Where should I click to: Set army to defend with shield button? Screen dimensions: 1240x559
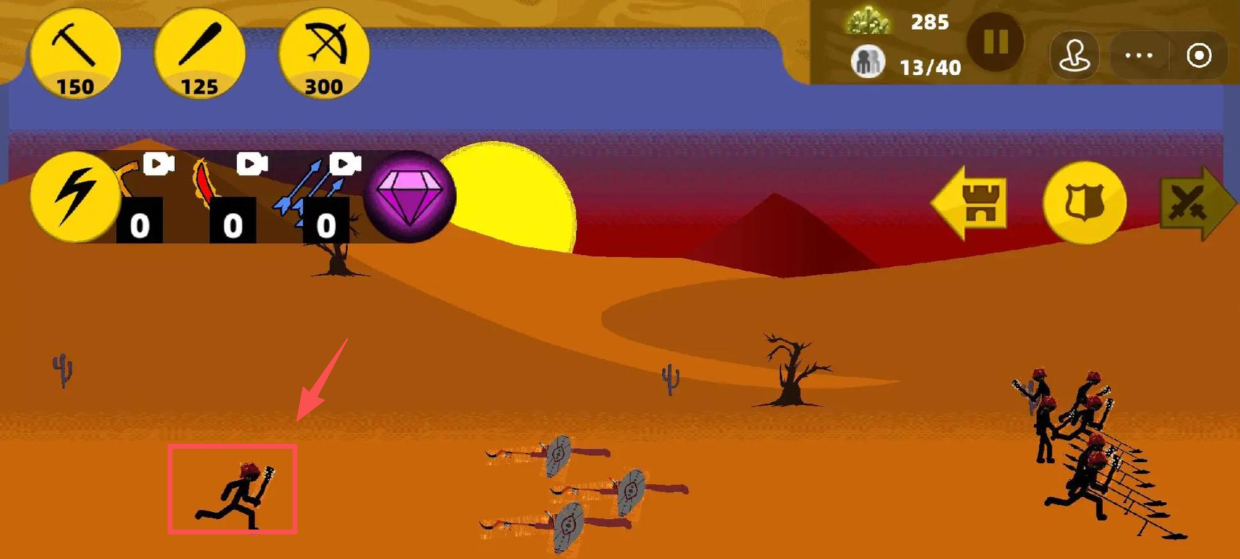(1085, 203)
